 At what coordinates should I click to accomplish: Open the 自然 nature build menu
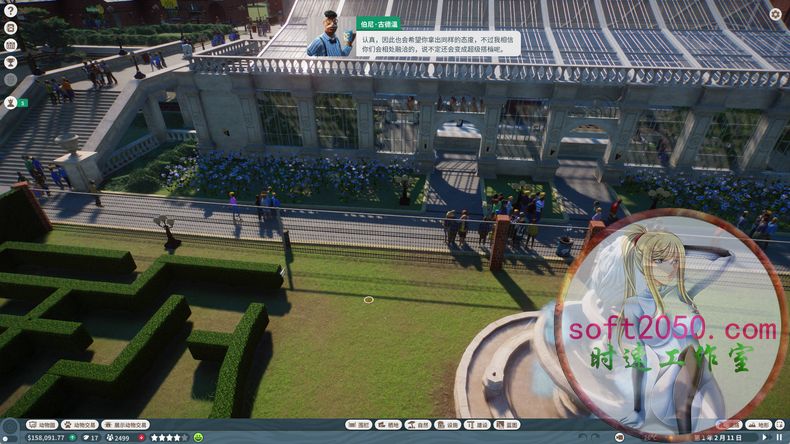(418, 425)
